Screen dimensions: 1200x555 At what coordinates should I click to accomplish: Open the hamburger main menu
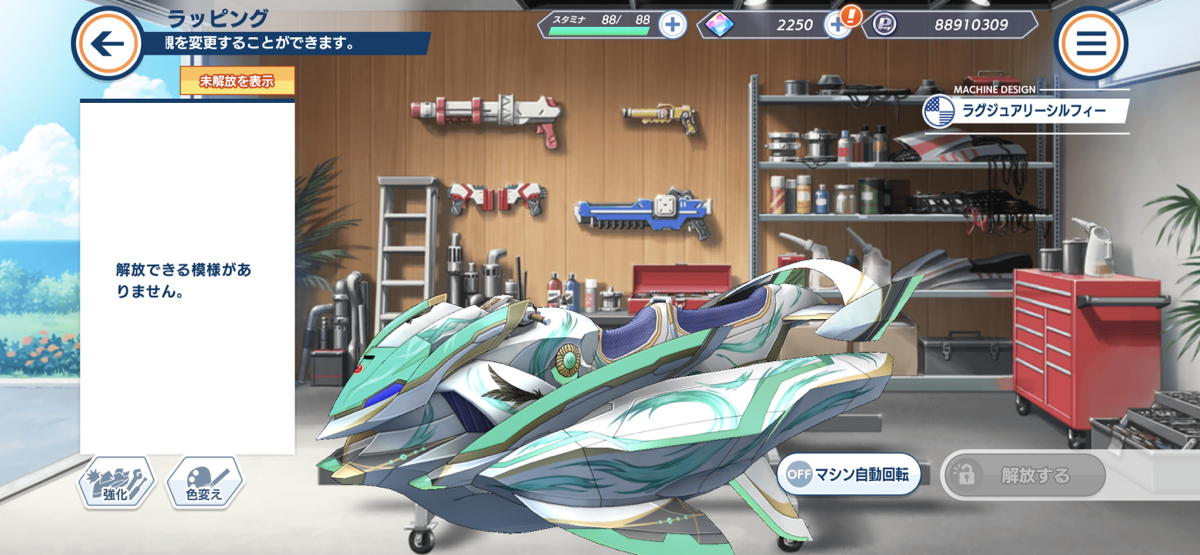click(x=1091, y=44)
